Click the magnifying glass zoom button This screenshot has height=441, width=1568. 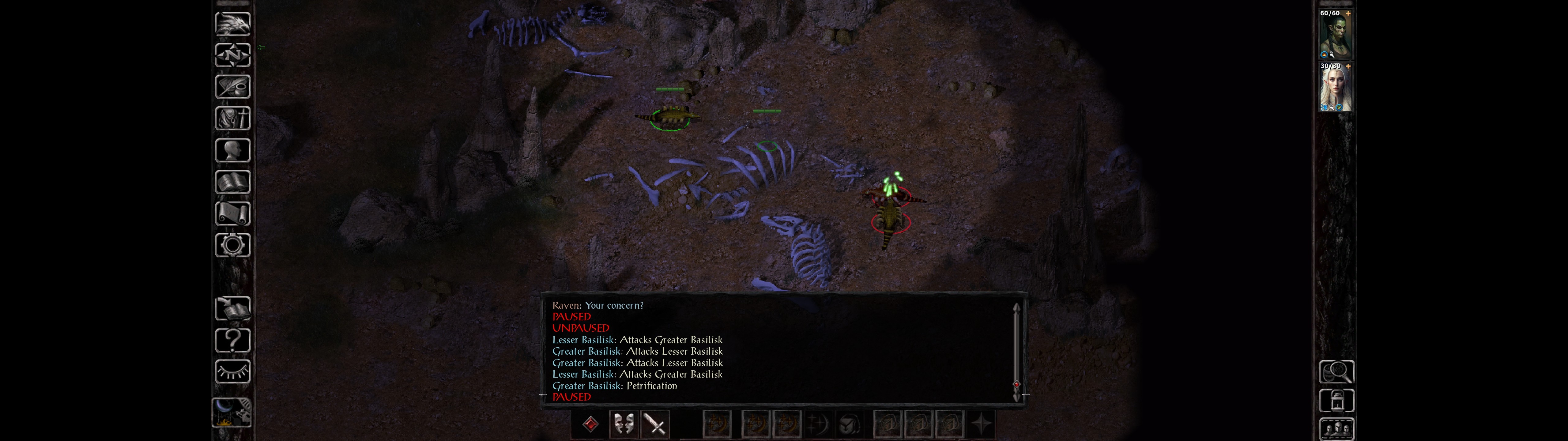coord(1337,371)
